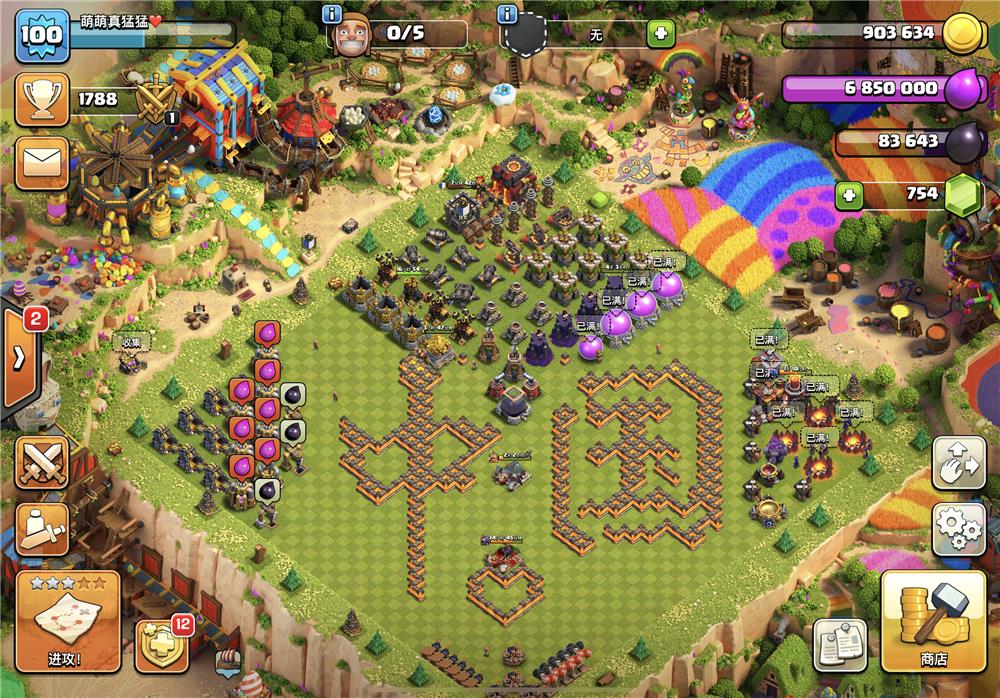Add a shield with the plus button
1000x698 pixels.
(x=660, y=35)
